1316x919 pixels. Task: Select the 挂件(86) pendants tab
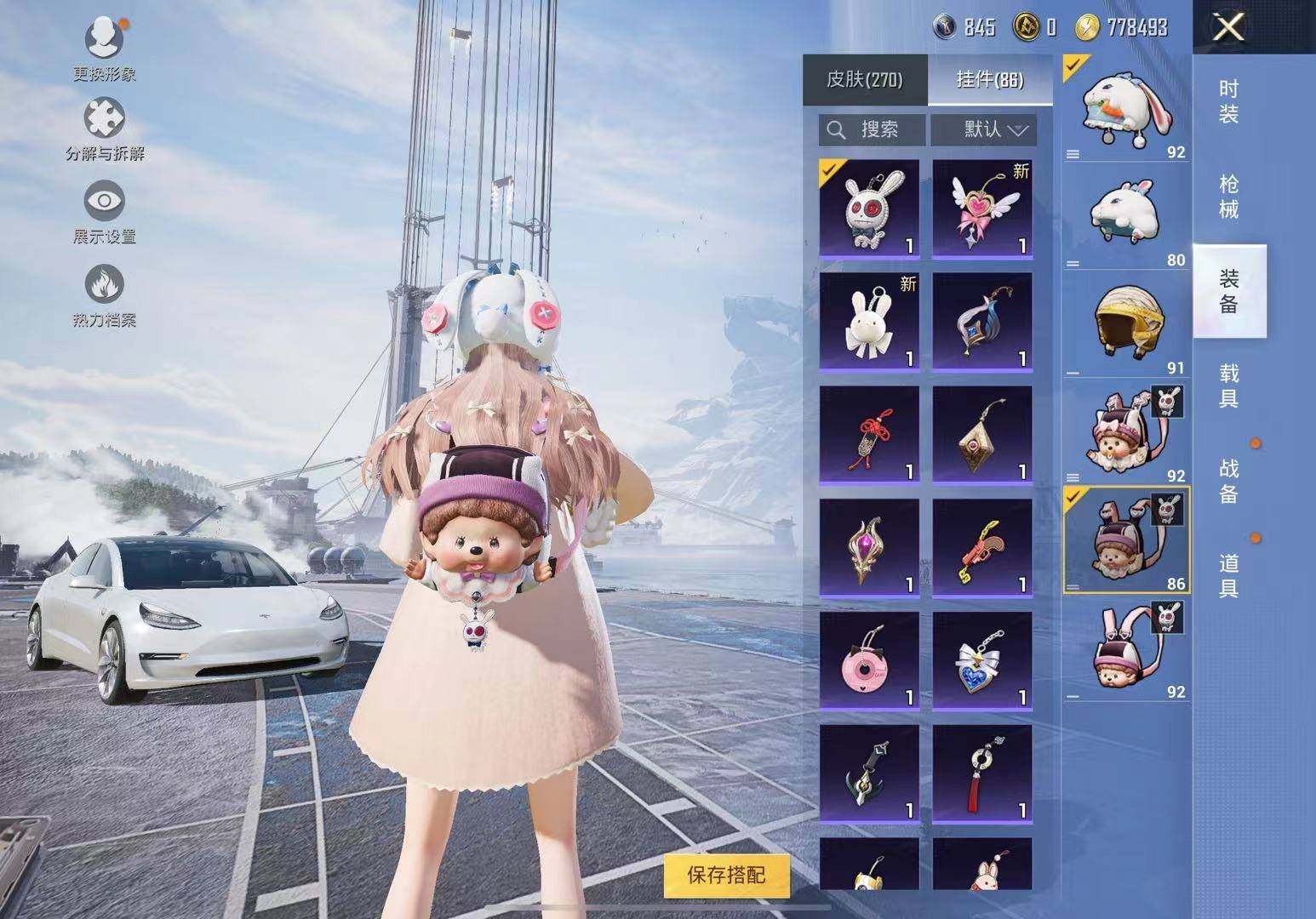pyautogui.click(x=990, y=80)
